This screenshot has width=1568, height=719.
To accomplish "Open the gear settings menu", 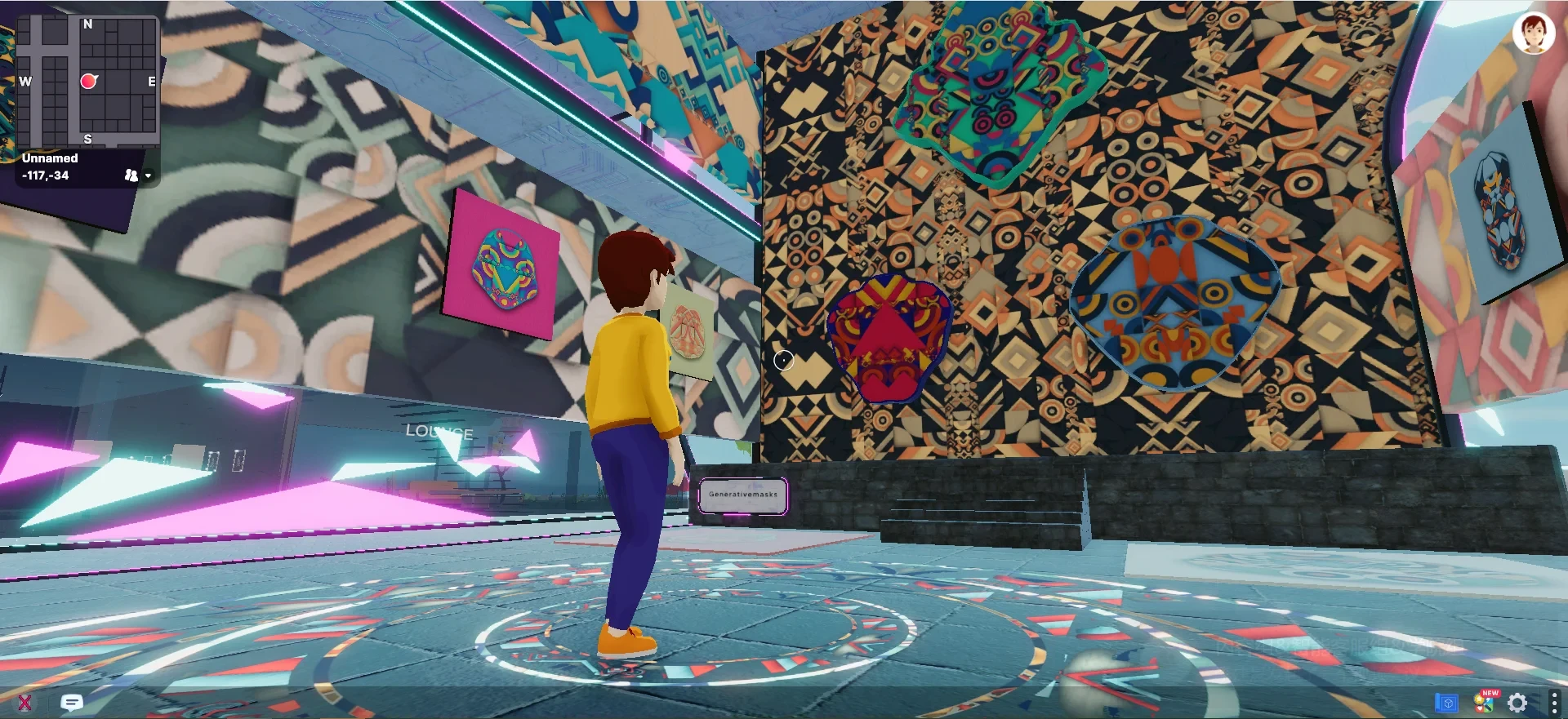I will point(1517,702).
